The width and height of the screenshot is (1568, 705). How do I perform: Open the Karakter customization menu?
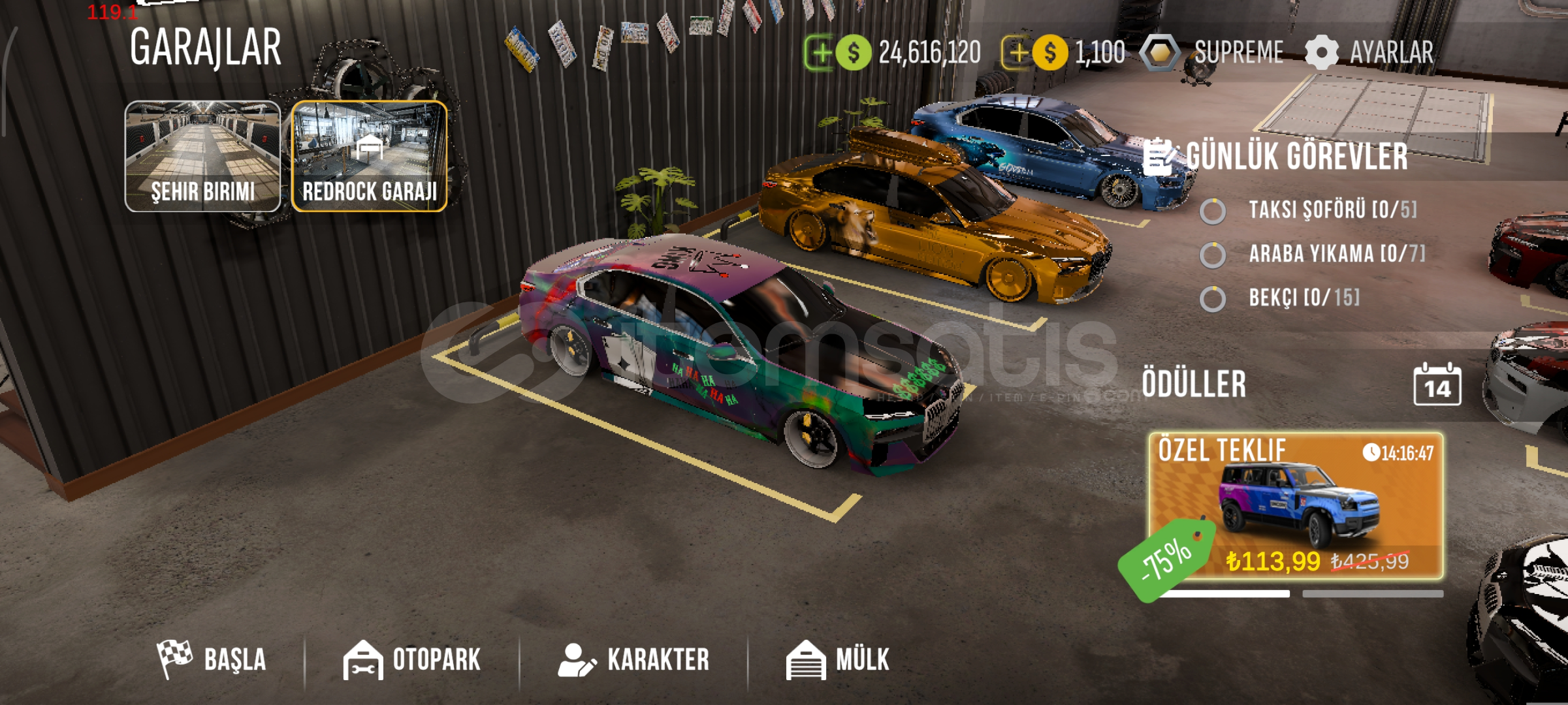click(633, 659)
